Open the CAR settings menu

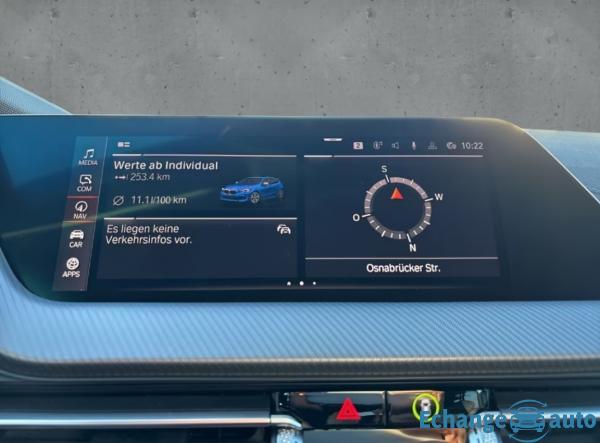click(76, 238)
